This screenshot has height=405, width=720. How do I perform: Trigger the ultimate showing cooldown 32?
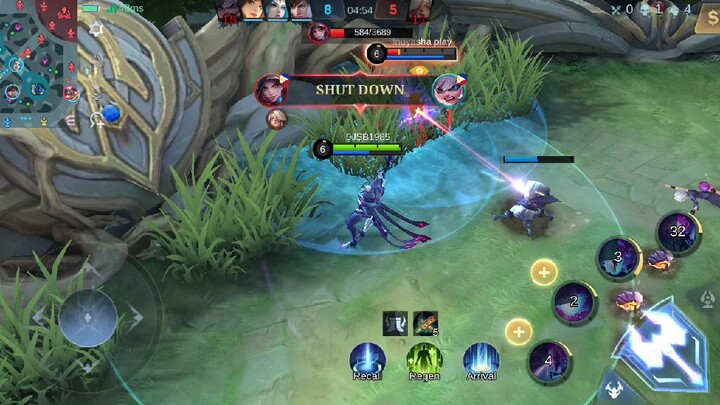point(677,232)
